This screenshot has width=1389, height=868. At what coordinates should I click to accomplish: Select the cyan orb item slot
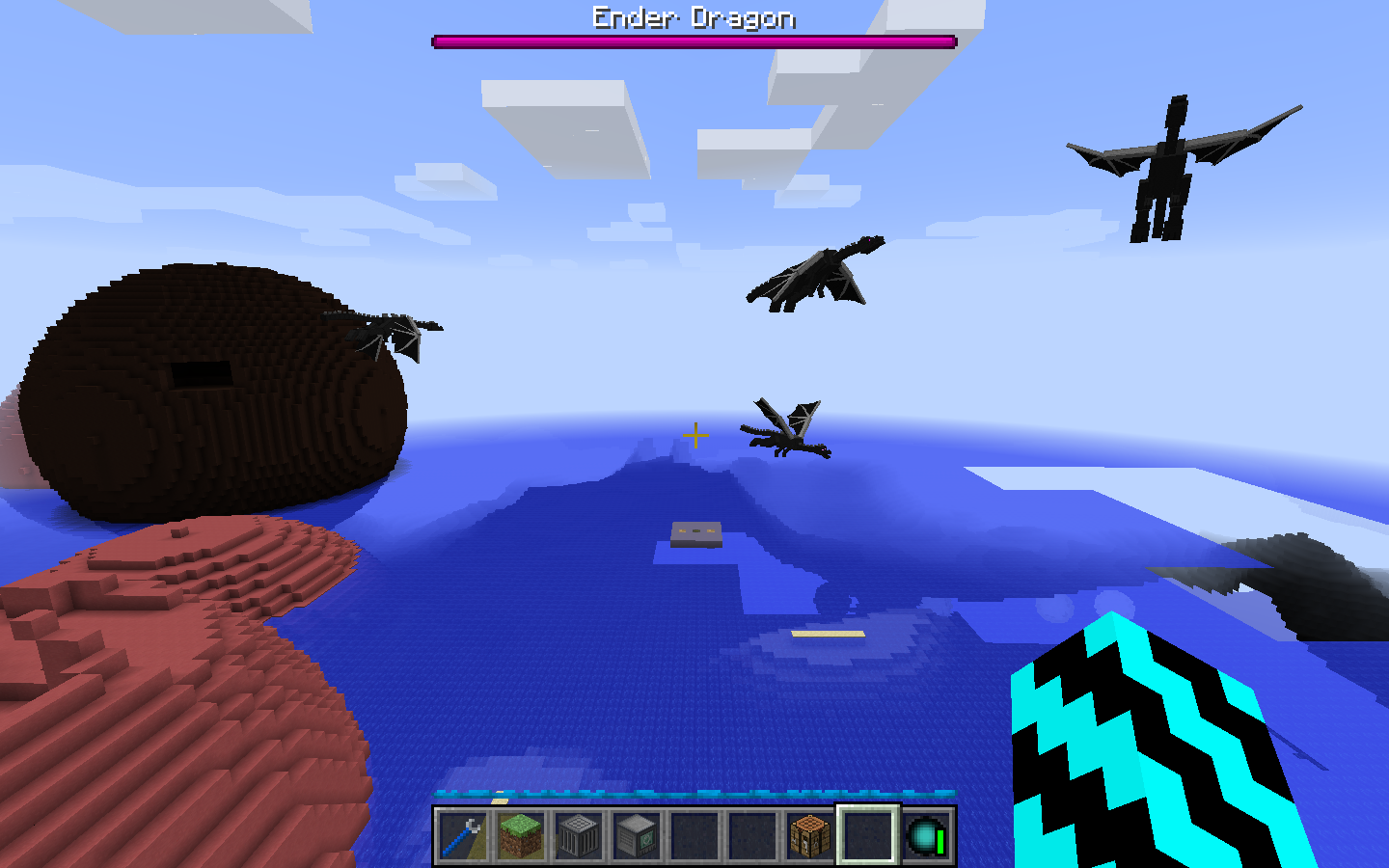pyautogui.click(x=926, y=835)
